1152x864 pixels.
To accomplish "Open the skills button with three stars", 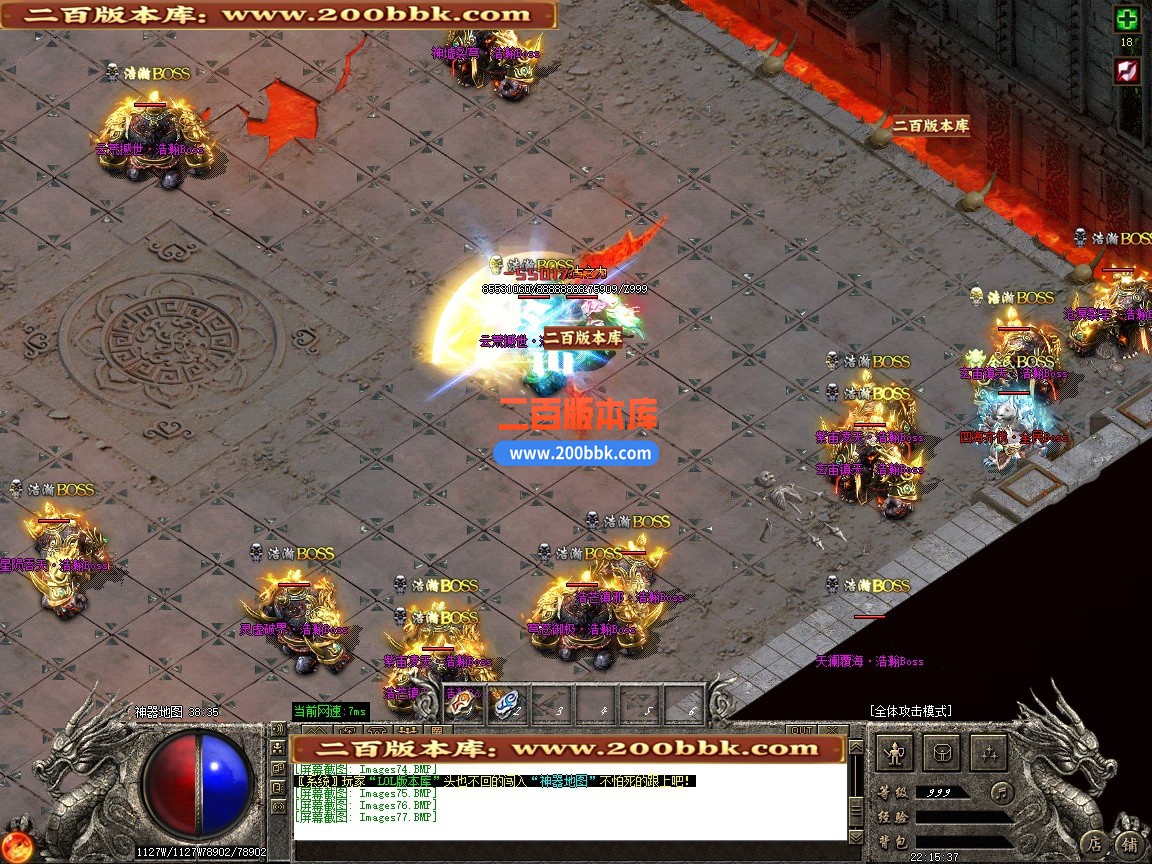I will pos(987,752).
